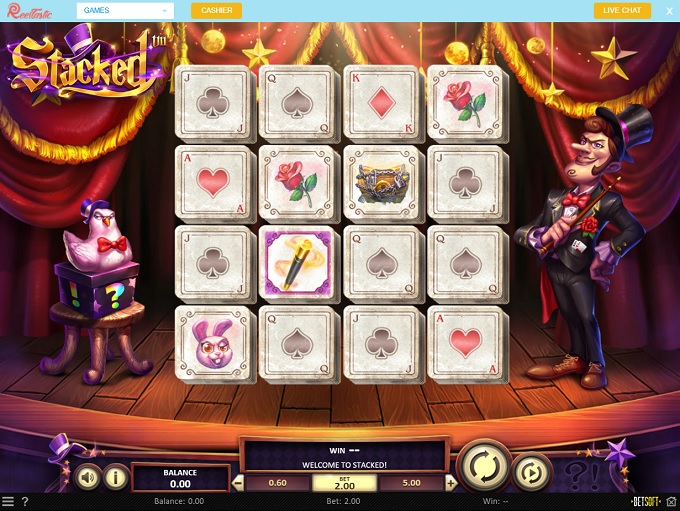Open the Games dropdown
The width and height of the screenshot is (680, 511).
click(x=125, y=10)
